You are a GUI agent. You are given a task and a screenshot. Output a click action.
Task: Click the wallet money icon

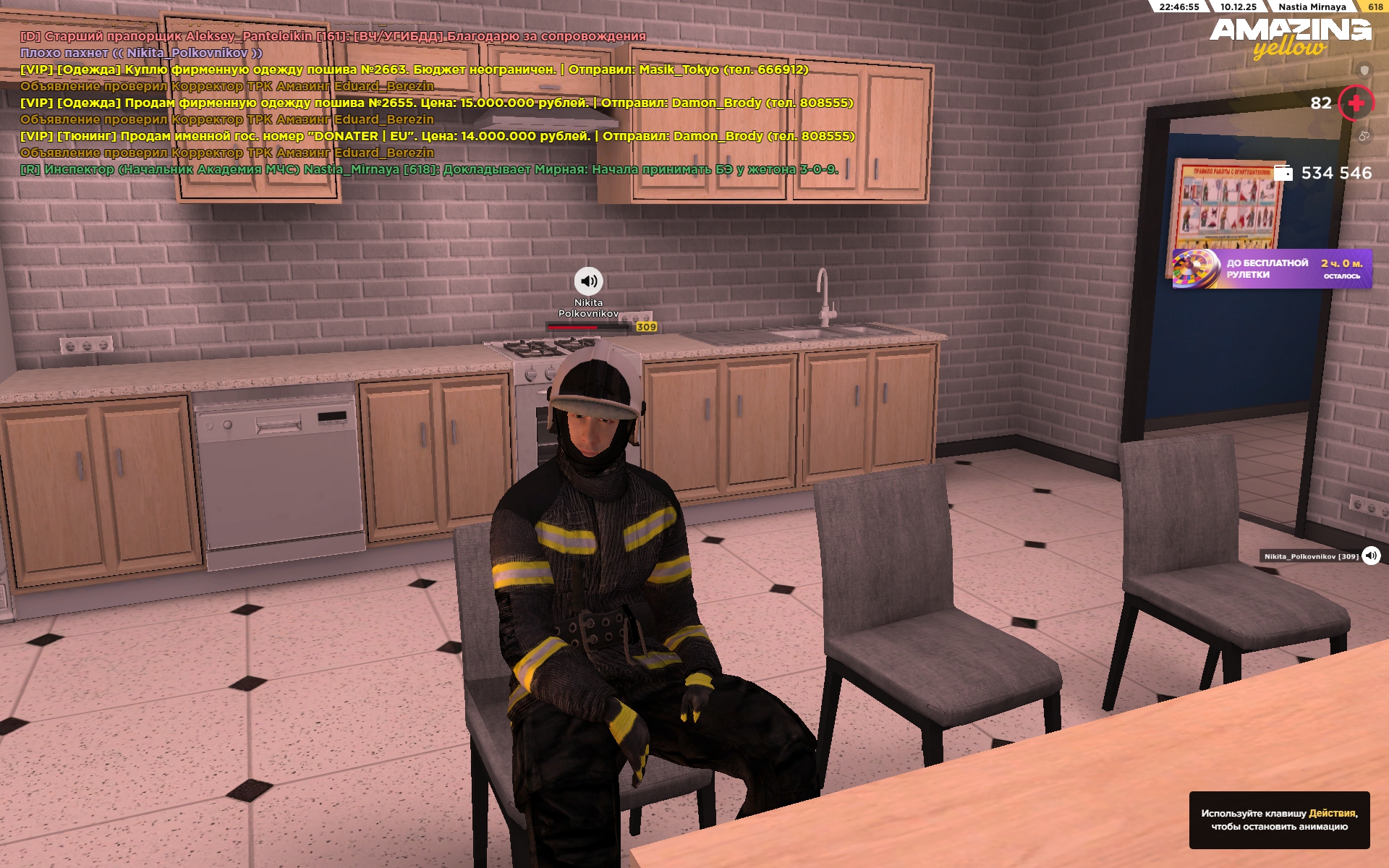1283,173
